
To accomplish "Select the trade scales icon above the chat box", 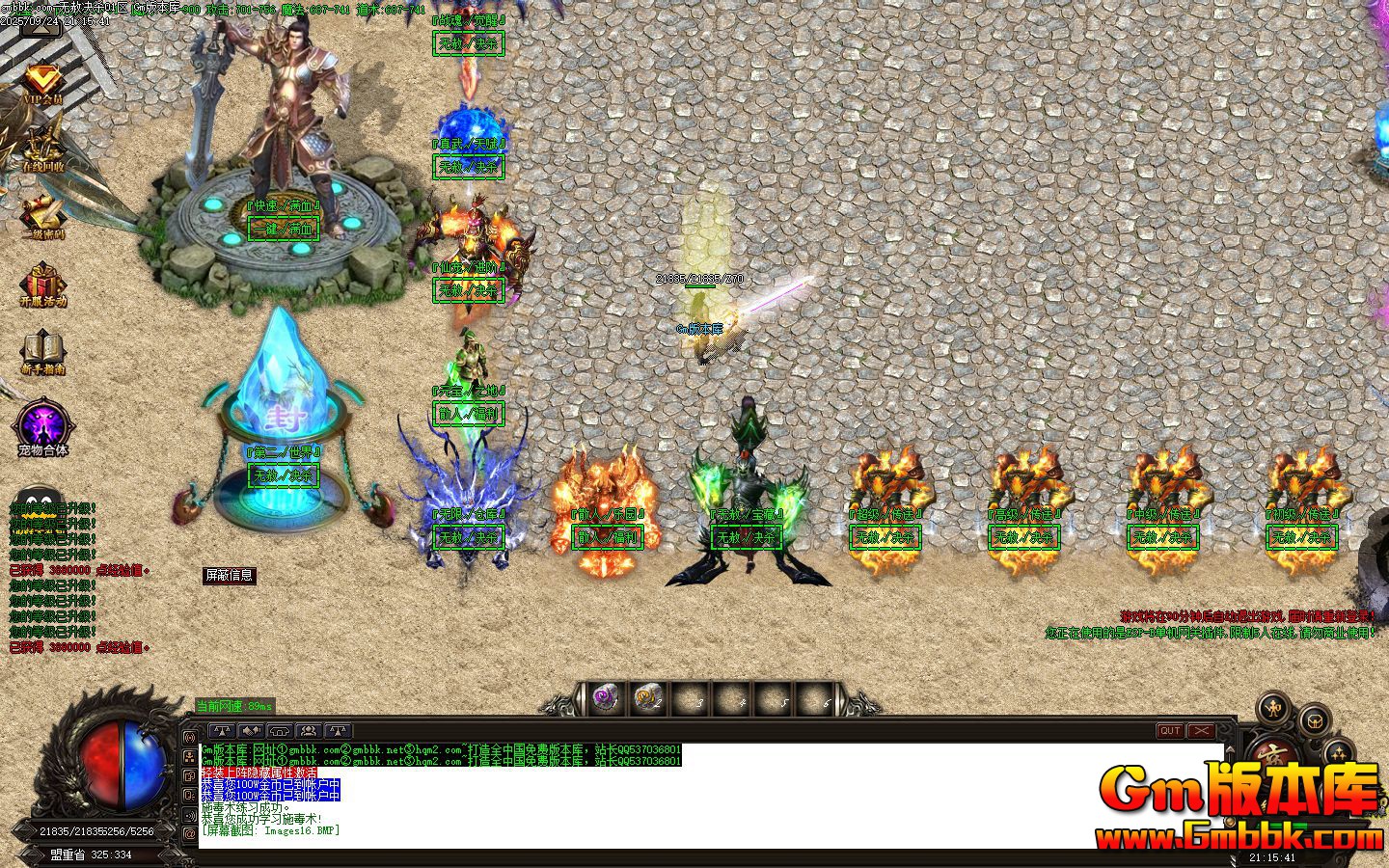I will click(221, 729).
